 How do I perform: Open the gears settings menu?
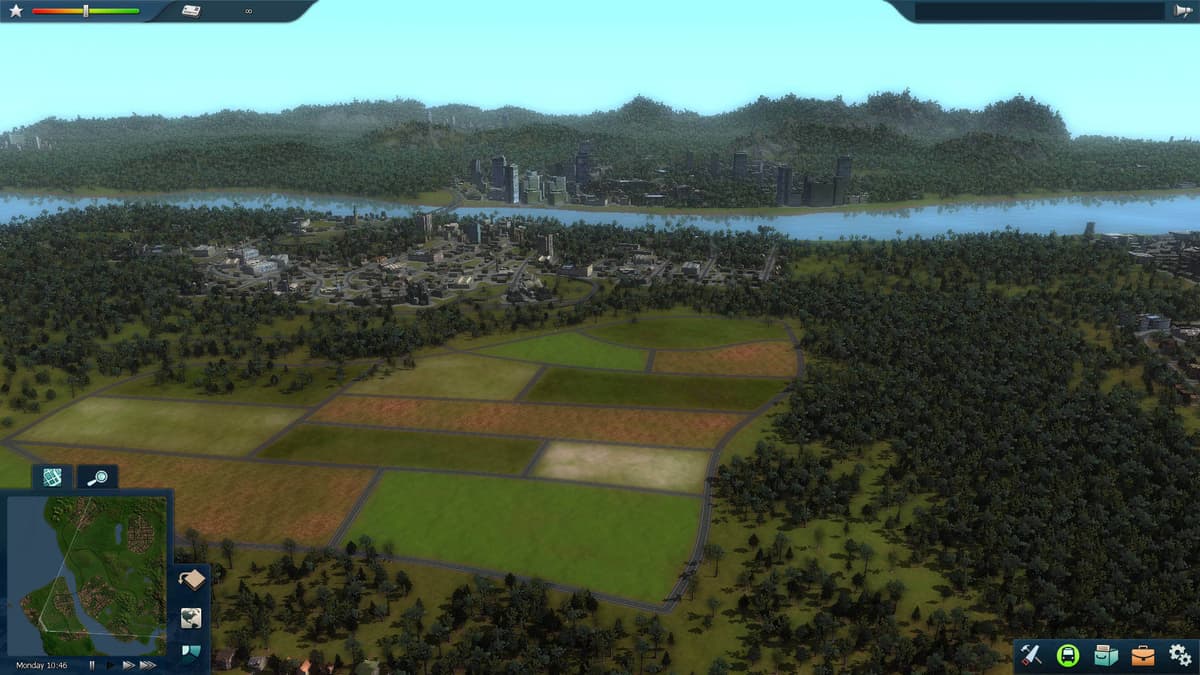[x=1179, y=655]
